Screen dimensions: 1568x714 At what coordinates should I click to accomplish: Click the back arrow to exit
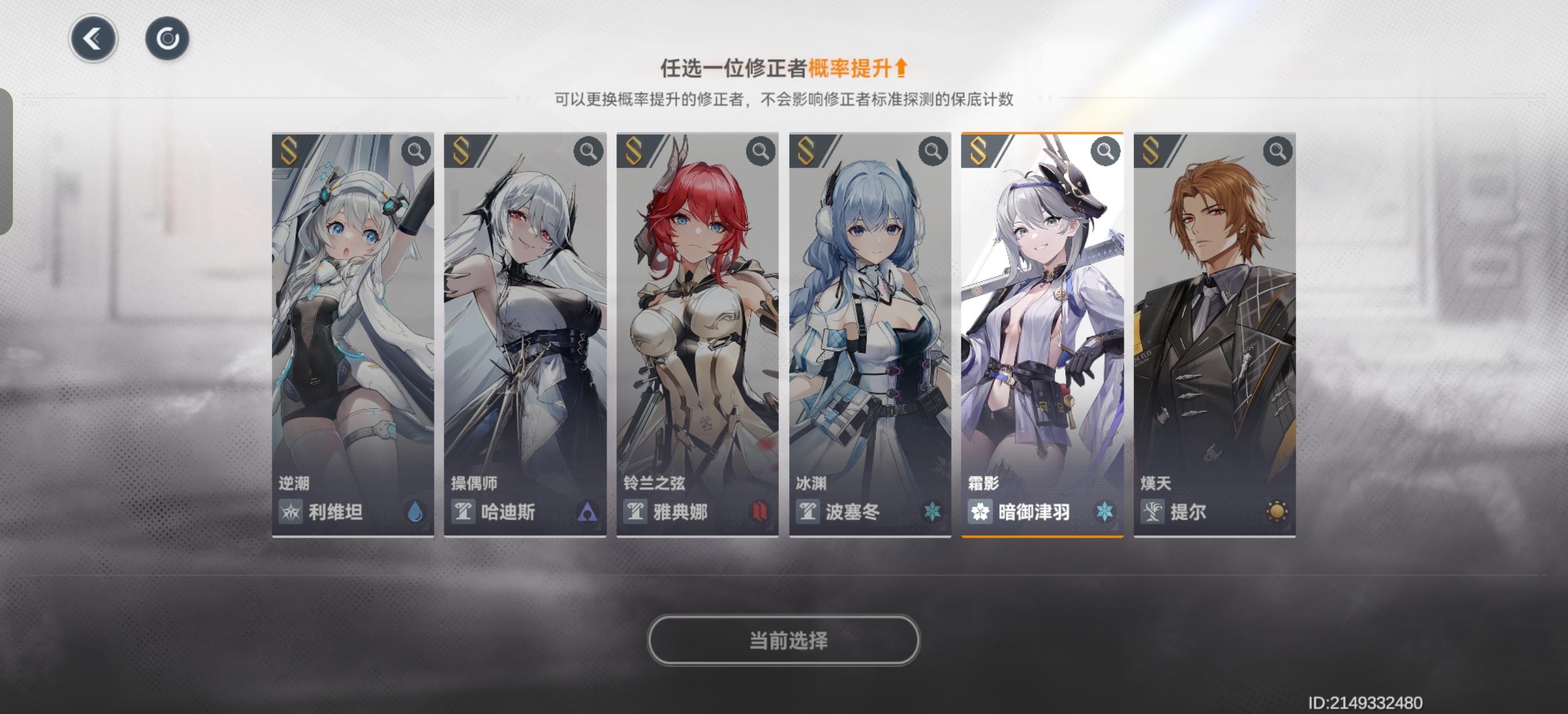(x=93, y=38)
